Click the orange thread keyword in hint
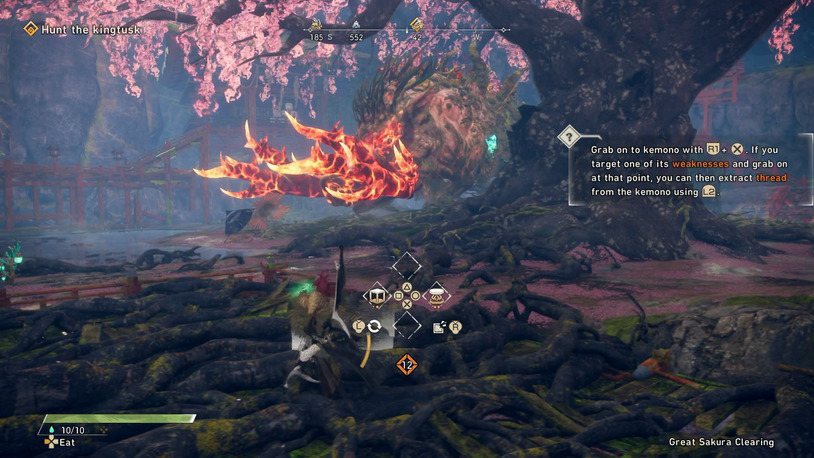This screenshot has height=458, width=814. point(770,177)
